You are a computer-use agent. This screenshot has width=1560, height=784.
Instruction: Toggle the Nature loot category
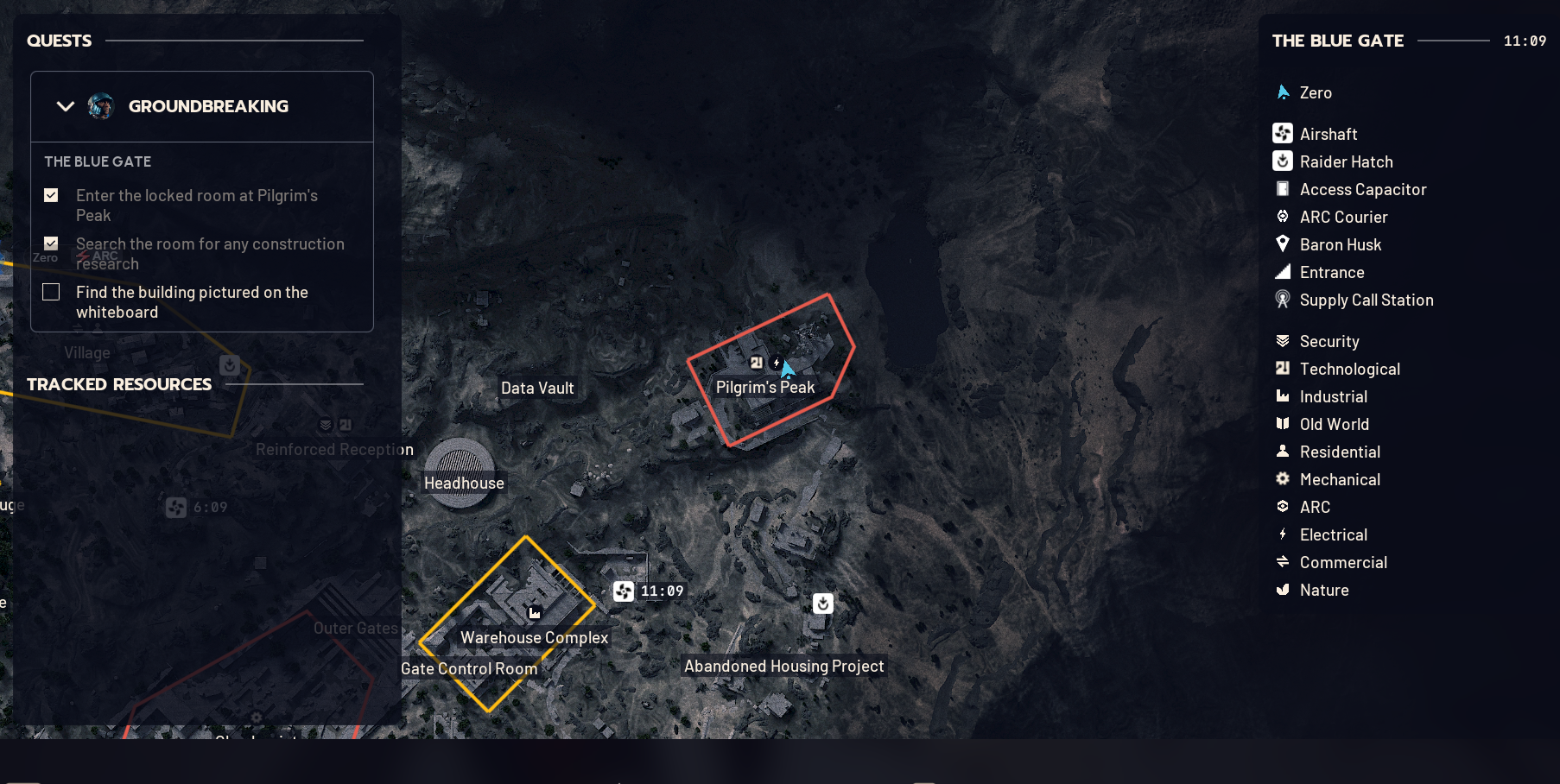1323,590
